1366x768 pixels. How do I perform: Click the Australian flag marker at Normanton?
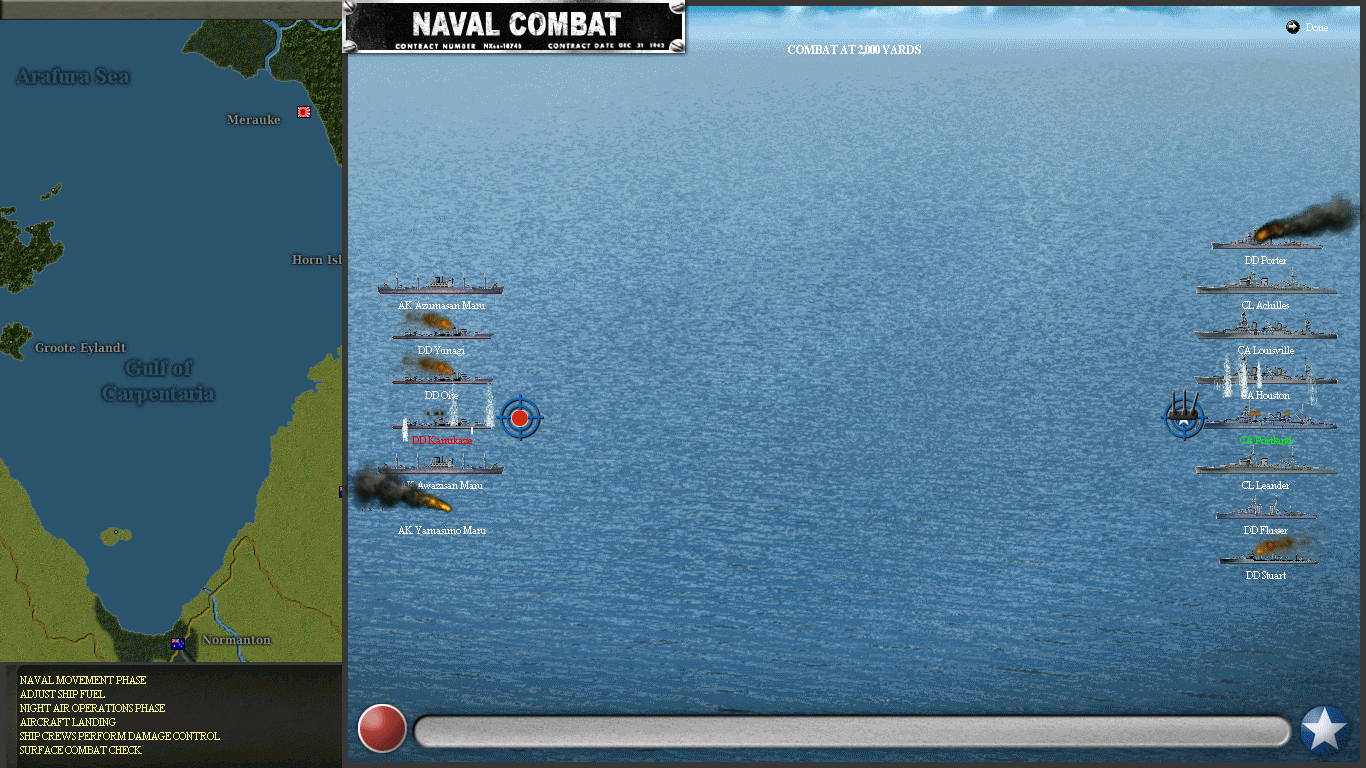click(177, 643)
